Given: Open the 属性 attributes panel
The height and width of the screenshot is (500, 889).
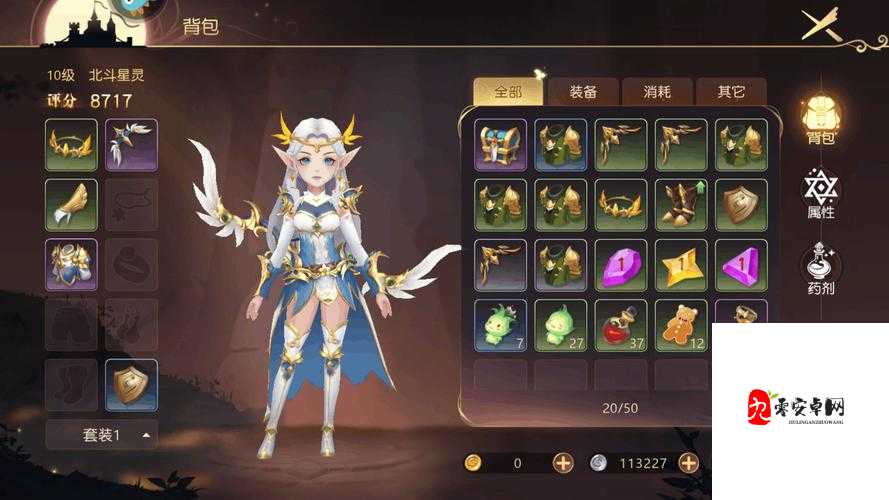Looking at the screenshot, I should pyautogui.click(x=822, y=193).
